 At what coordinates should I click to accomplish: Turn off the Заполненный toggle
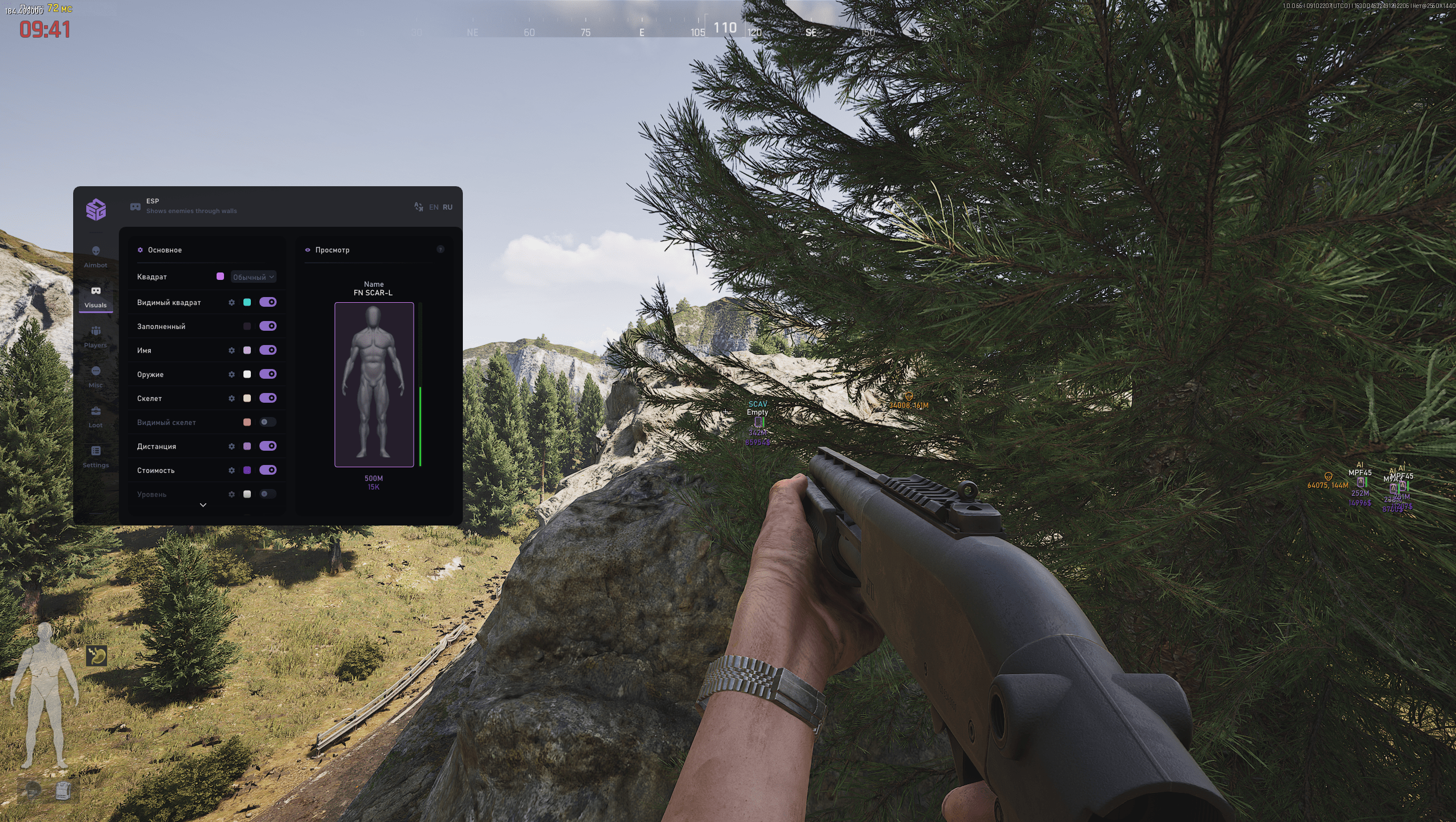267,326
